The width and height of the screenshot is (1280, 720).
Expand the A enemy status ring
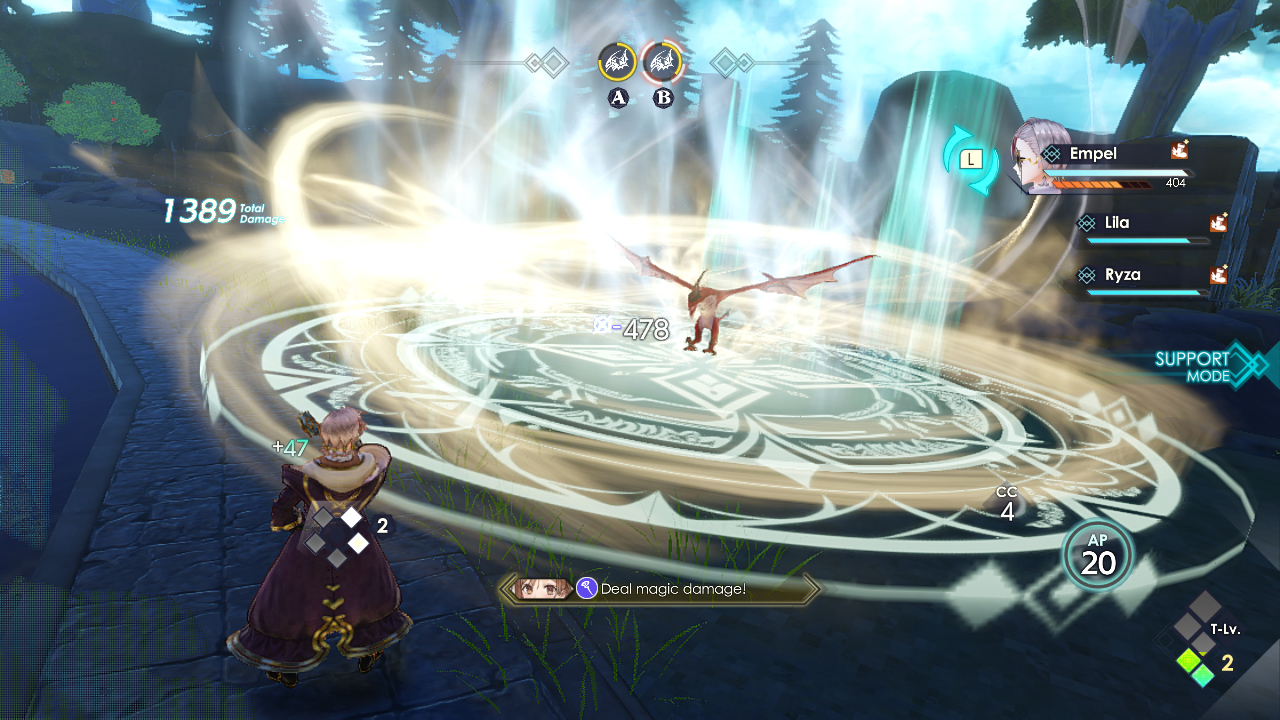(x=618, y=60)
